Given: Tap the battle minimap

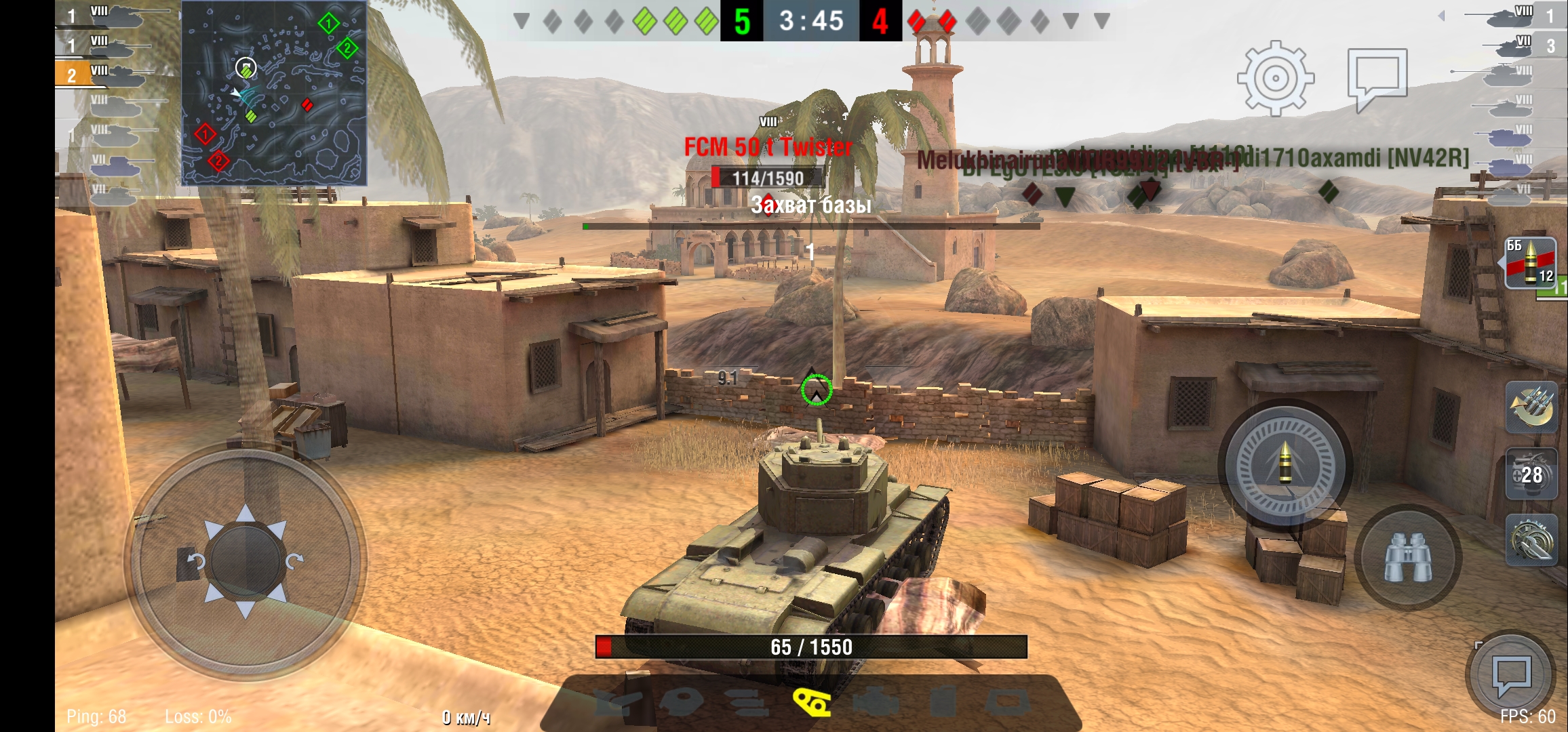Looking at the screenshot, I should coord(274,93).
